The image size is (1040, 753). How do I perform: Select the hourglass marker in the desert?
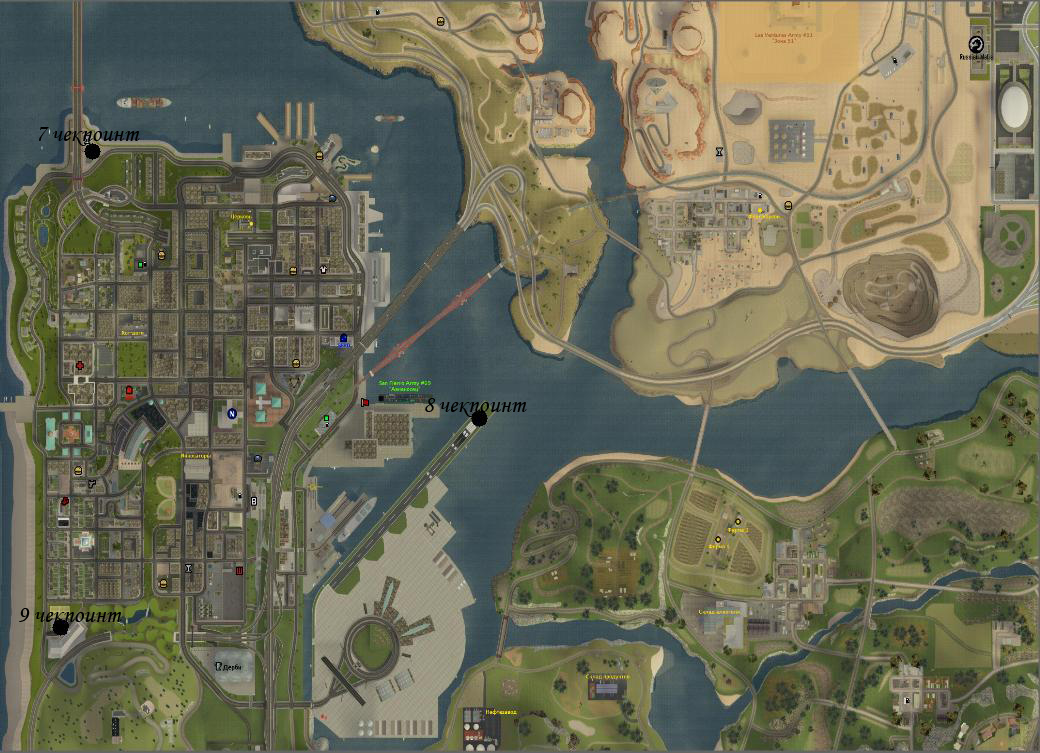719,153
